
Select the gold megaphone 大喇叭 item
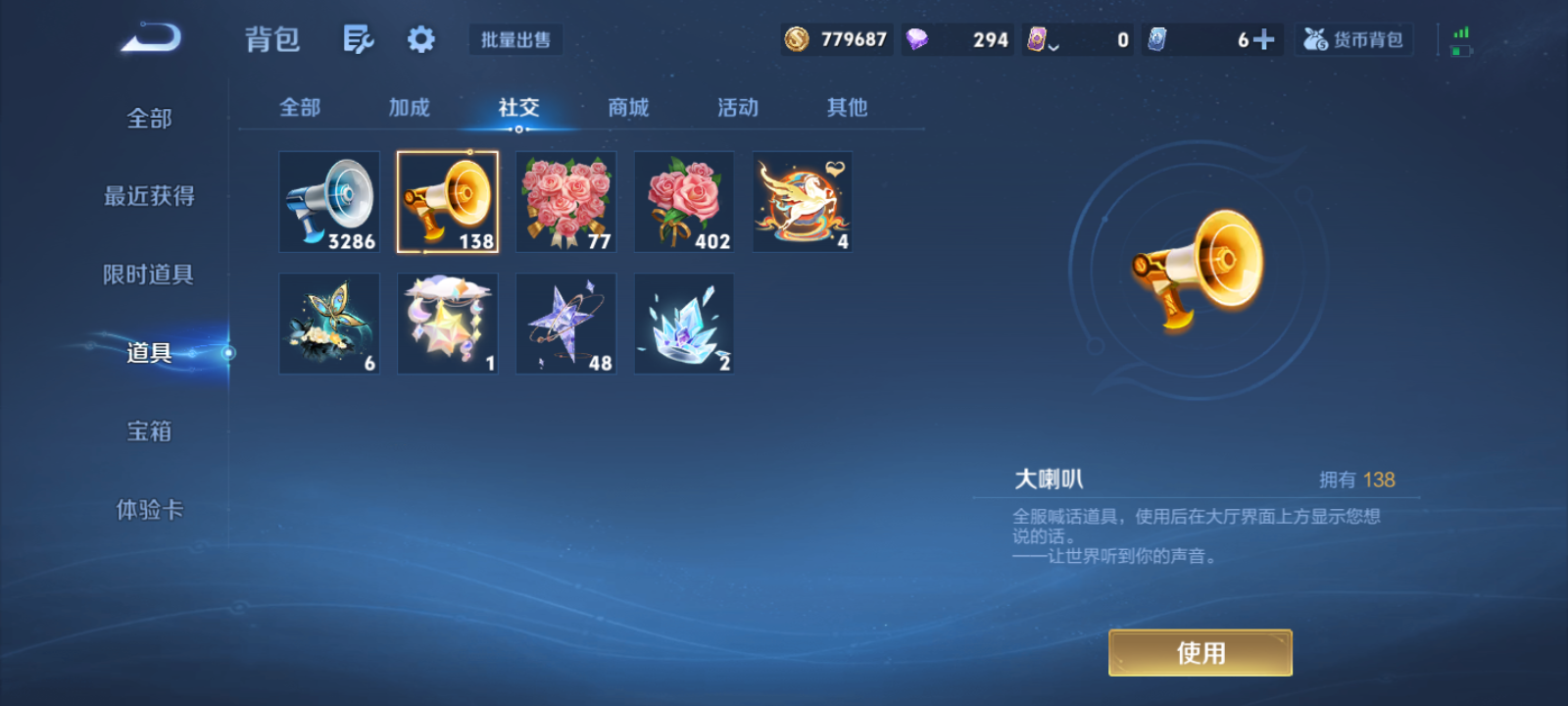[447, 201]
